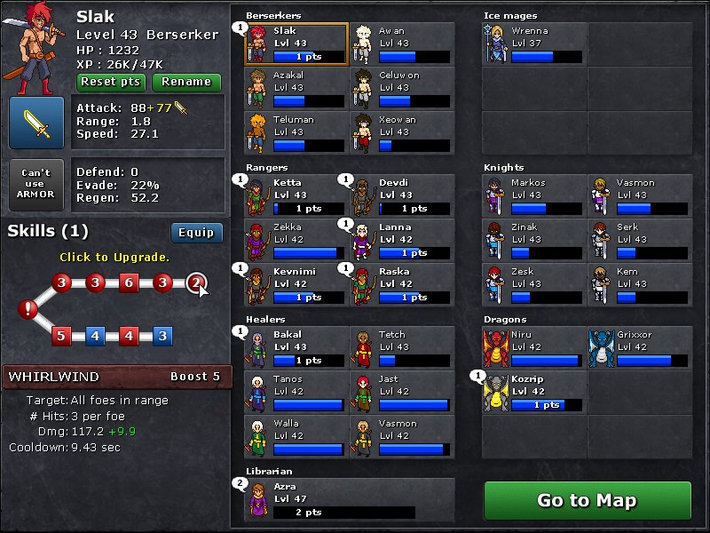Select knight Serk

(x=640, y=240)
